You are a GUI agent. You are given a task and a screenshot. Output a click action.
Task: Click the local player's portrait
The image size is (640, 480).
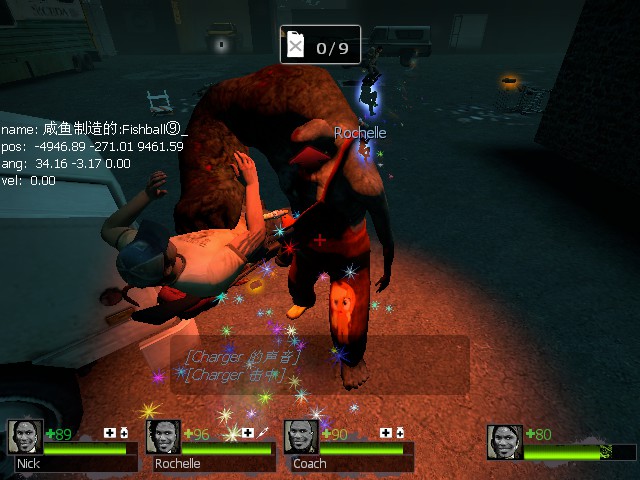tap(505, 441)
